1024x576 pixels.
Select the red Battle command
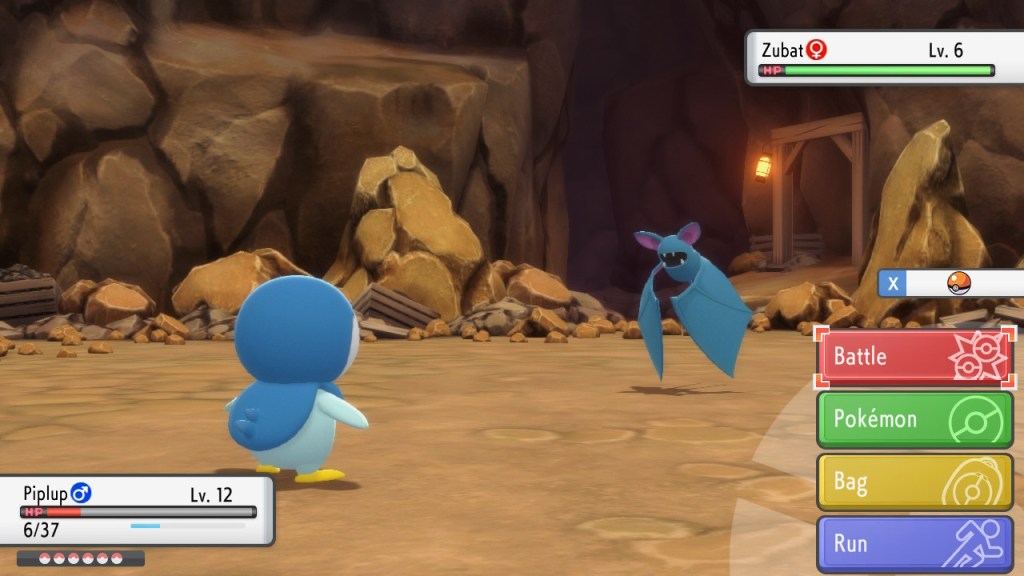tap(916, 357)
